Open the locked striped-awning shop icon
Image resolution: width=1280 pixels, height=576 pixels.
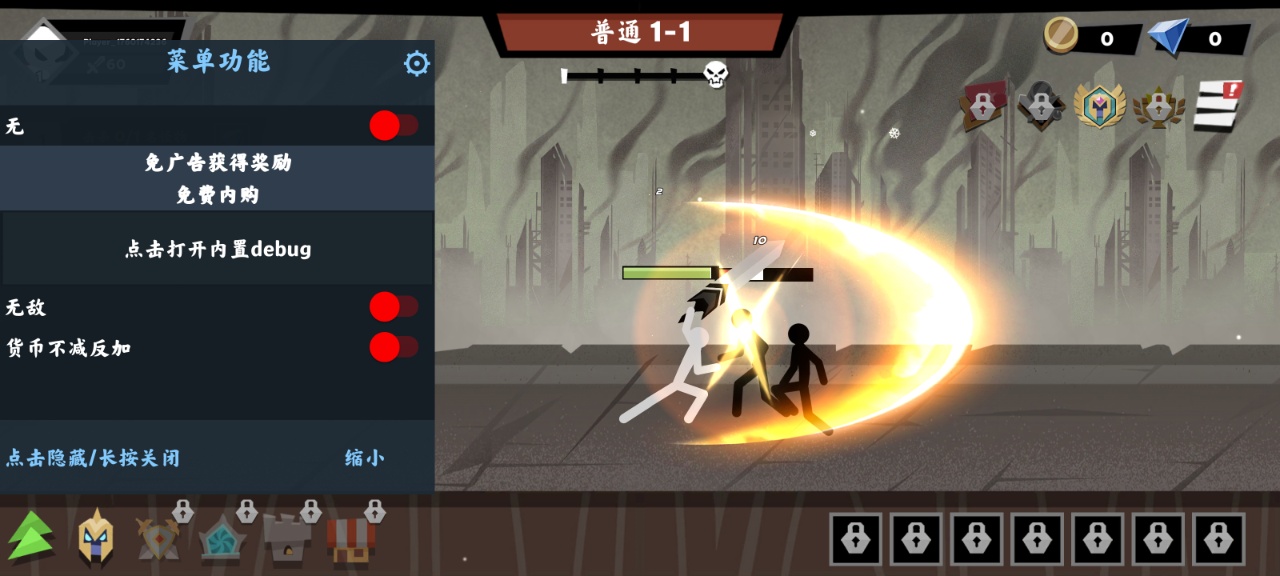351,537
